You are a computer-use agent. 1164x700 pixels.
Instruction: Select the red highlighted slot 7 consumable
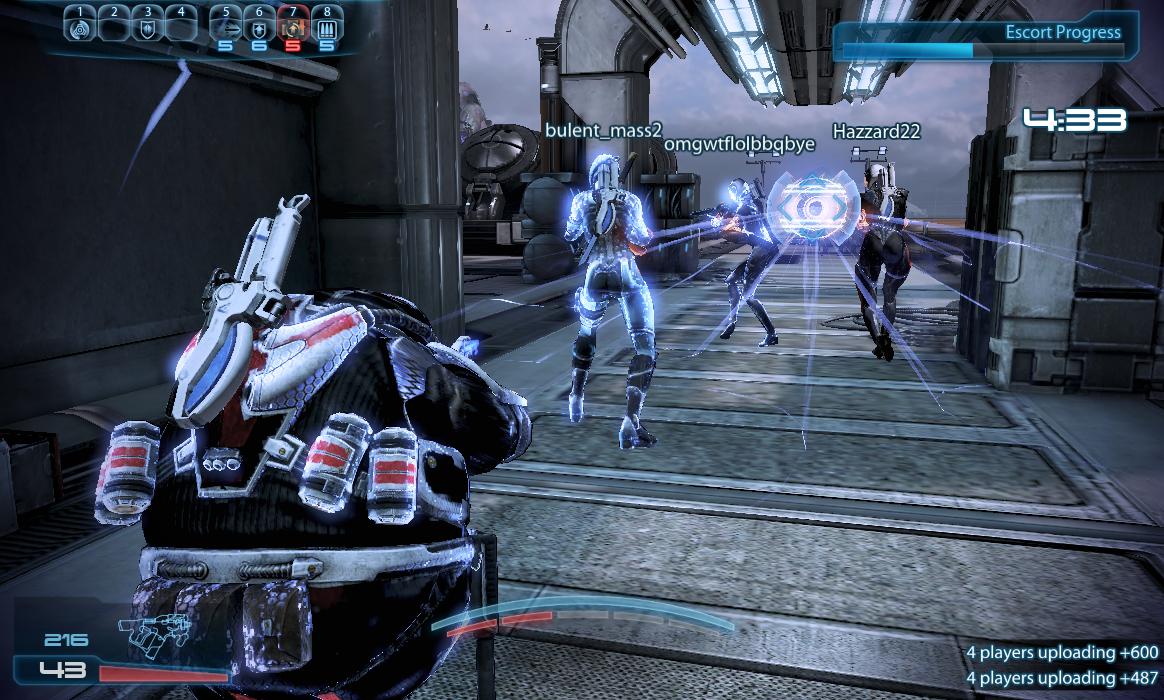[x=293, y=28]
